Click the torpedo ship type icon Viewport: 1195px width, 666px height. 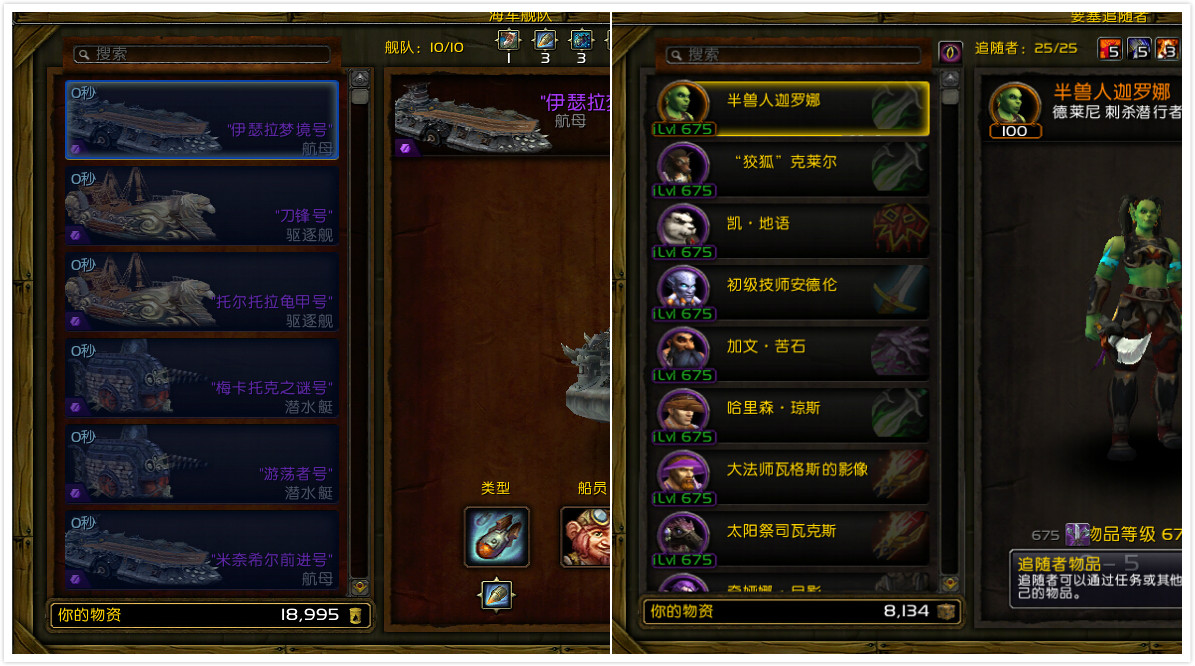[496, 537]
